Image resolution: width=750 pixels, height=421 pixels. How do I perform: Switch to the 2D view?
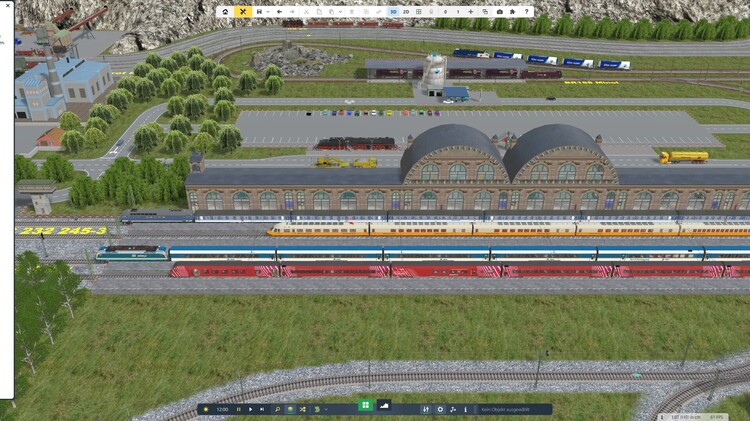click(406, 12)
